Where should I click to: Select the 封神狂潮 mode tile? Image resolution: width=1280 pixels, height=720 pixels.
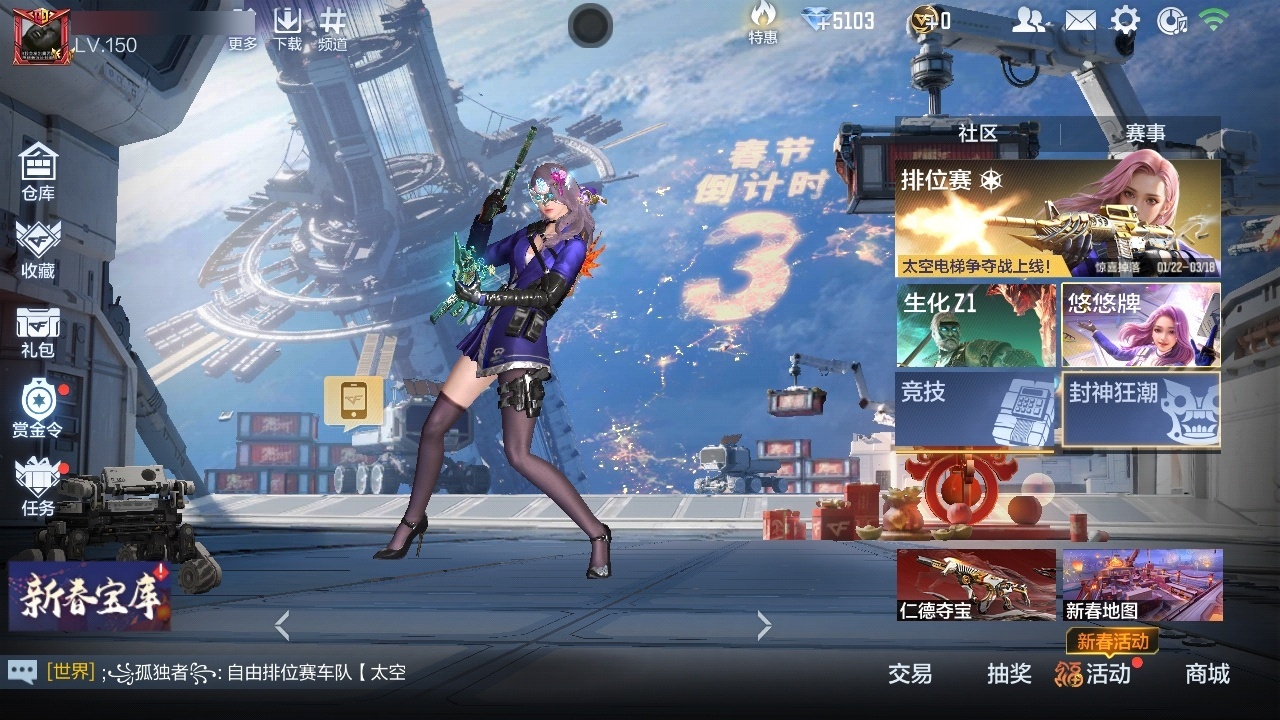click(1141, 408)
